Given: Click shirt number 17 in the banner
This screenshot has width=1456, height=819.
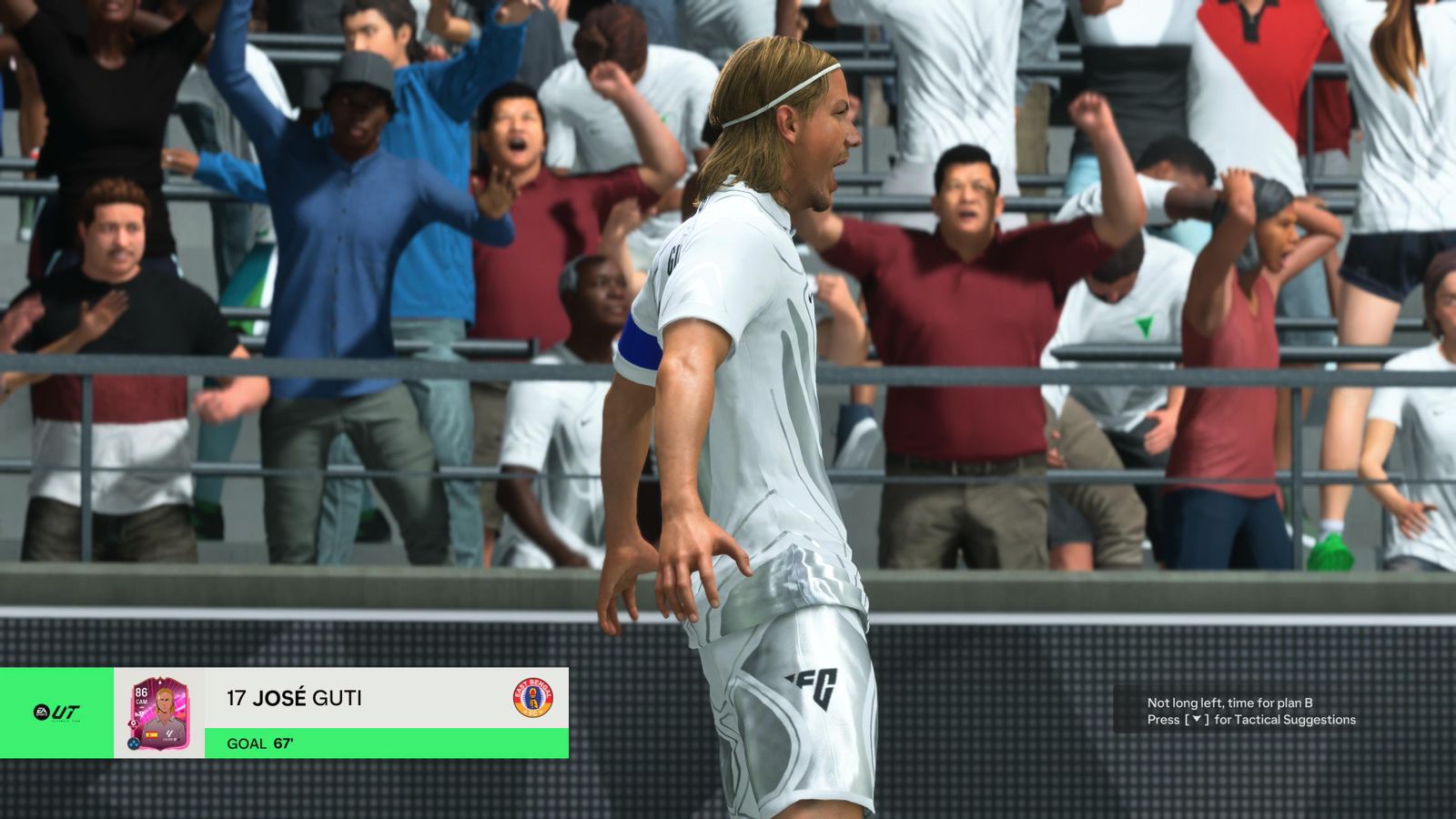Looking at the screenshot, I should [x=238, y=698].
